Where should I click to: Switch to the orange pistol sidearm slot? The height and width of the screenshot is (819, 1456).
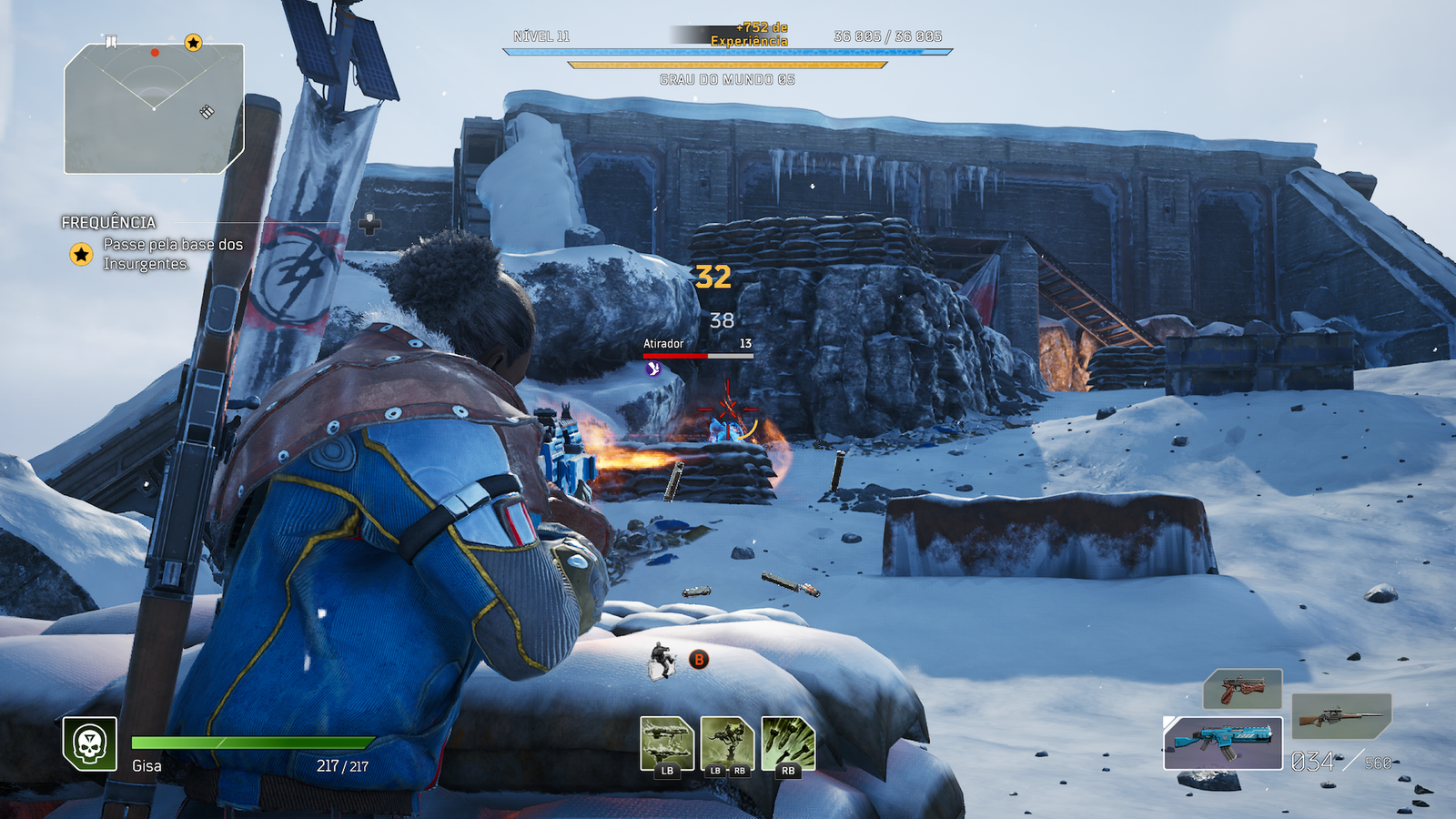coord(1242,689)
